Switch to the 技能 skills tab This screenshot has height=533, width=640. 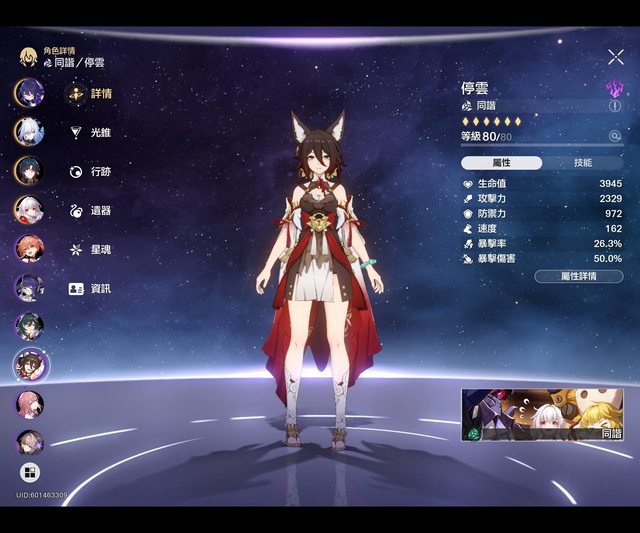[582, 163]
